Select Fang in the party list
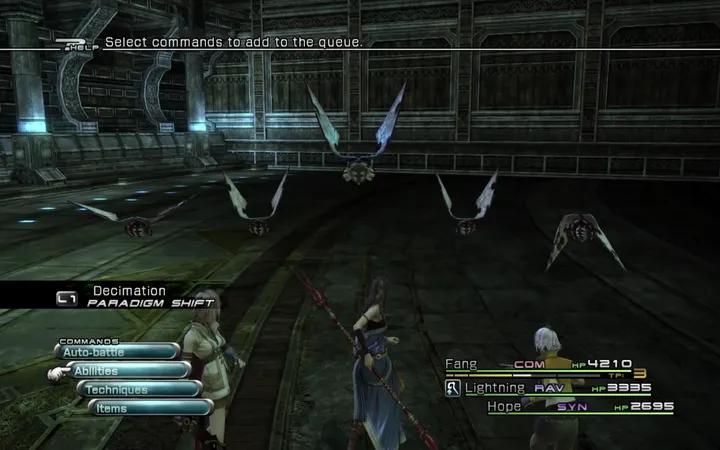 [x=462, y=366]
